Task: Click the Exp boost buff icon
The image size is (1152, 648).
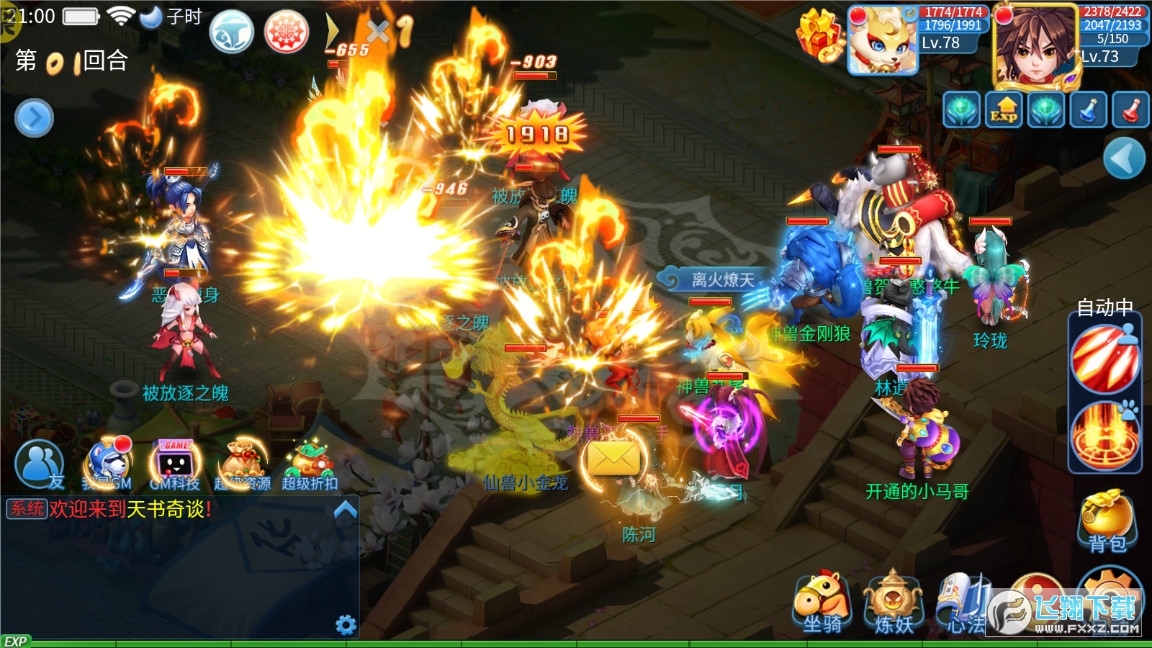Action: tap(1003, 109)
